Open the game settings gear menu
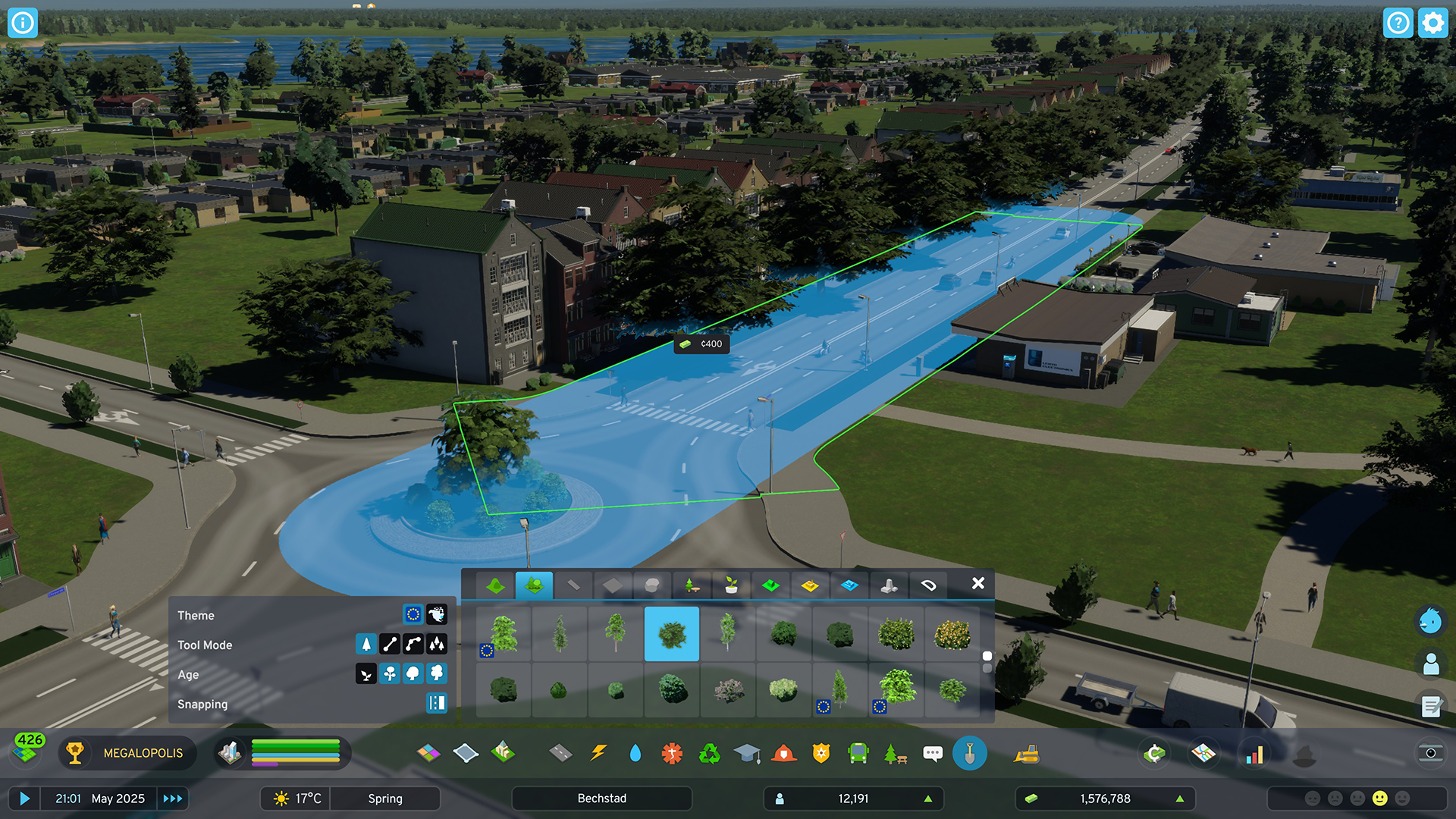This screenshot has width=1456, height=819. coord(1432,23)
